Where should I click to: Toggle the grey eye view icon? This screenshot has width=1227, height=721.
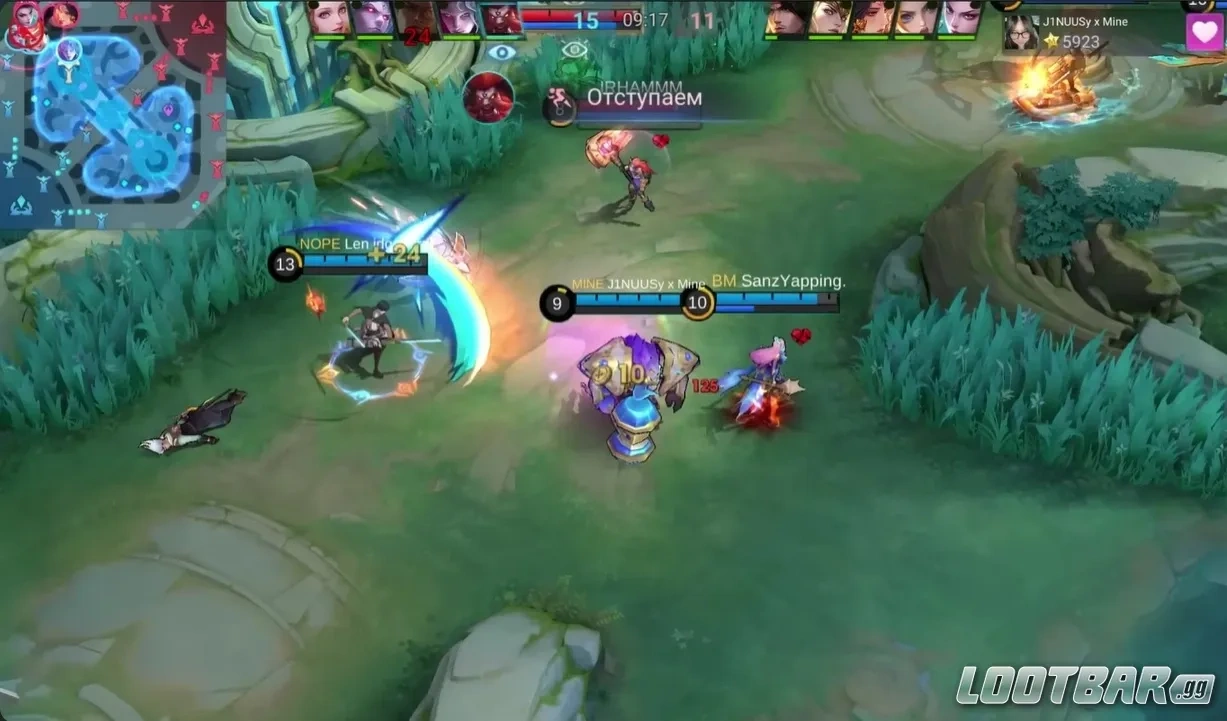573,49
